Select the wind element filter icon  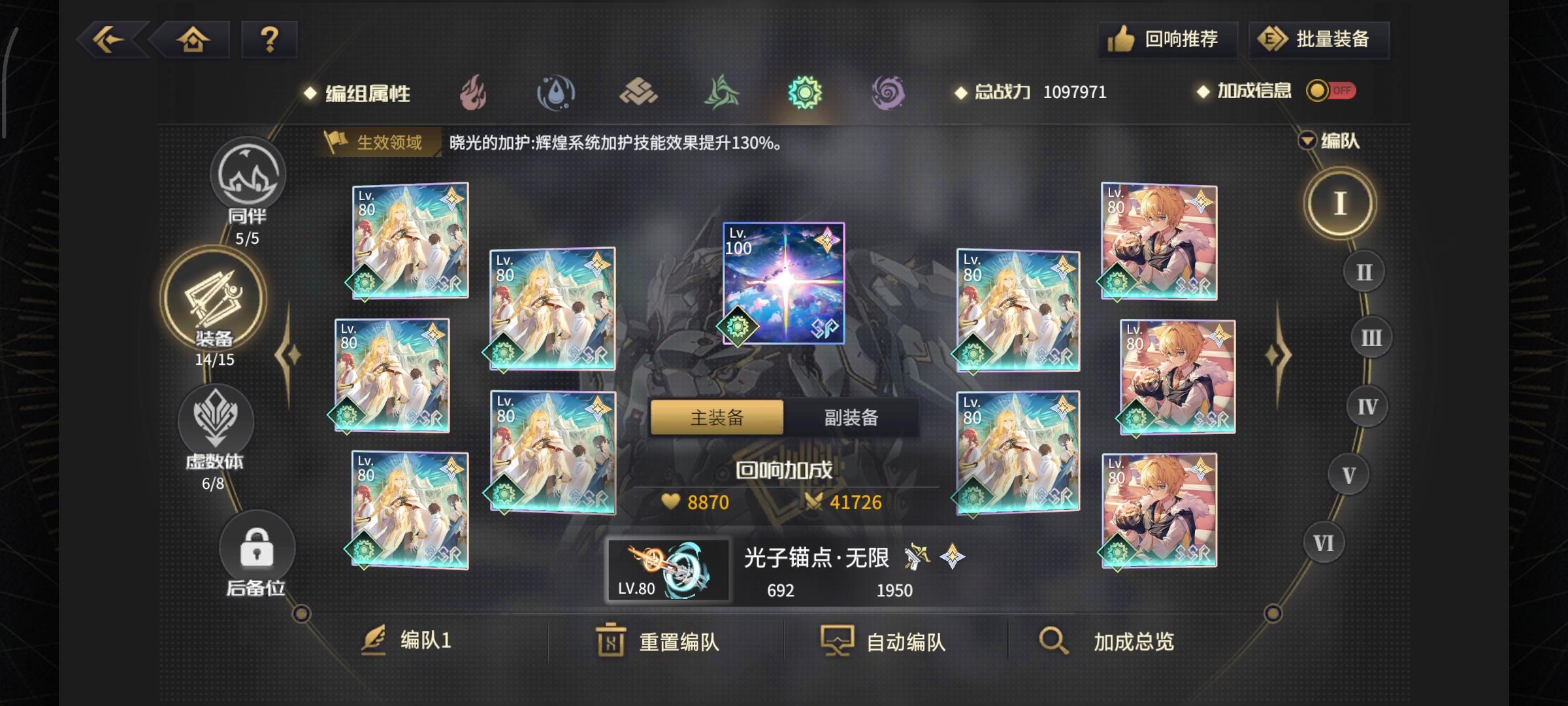pos(722,93)
